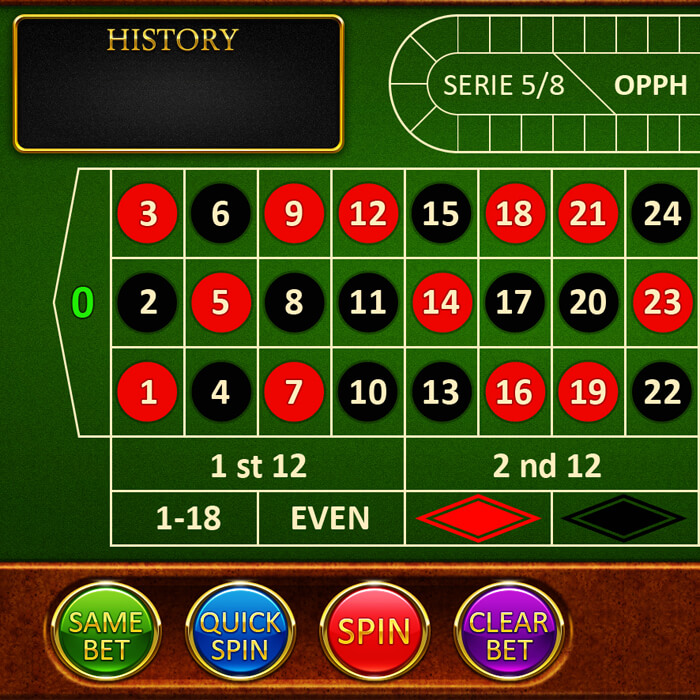Screen dimensions: 700x700
Task: Choose the OPPH racetrack section
Action: point(651,85)
